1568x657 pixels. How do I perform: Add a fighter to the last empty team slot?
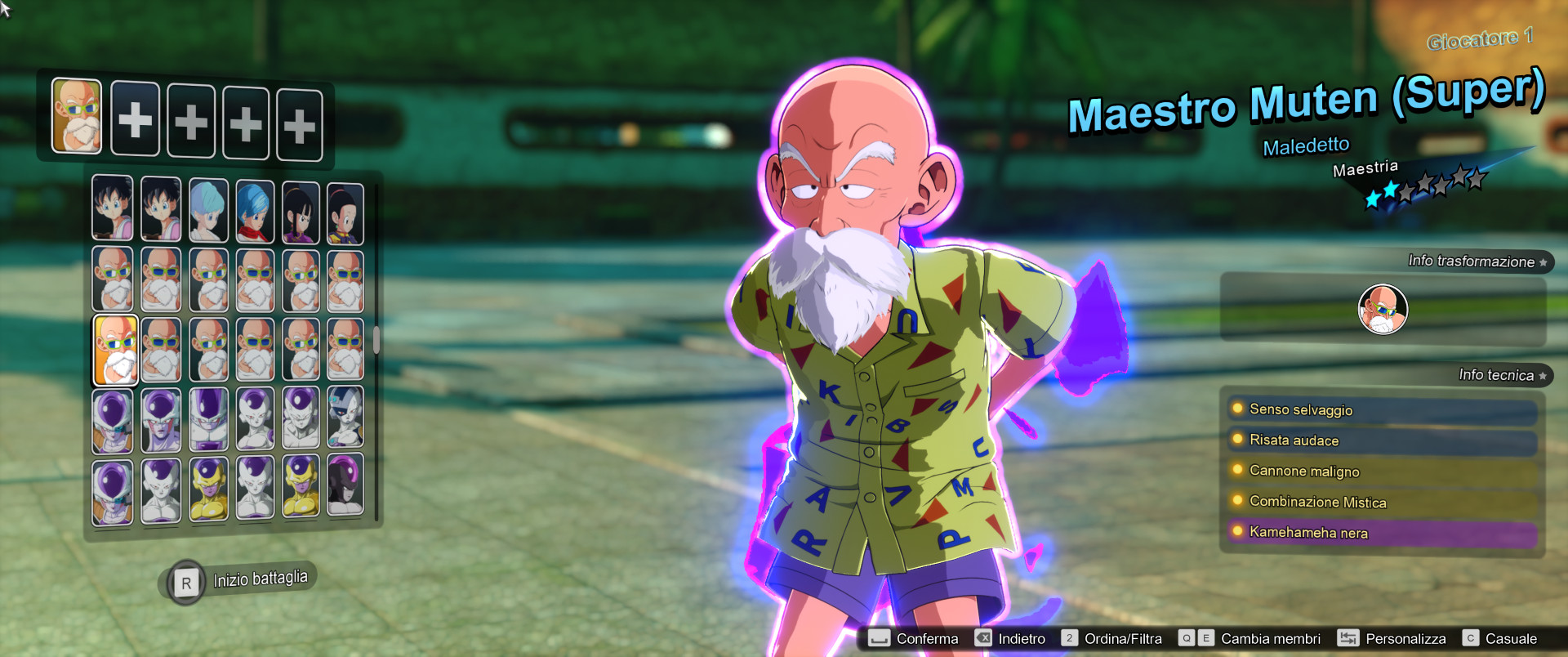coord(300,123)
